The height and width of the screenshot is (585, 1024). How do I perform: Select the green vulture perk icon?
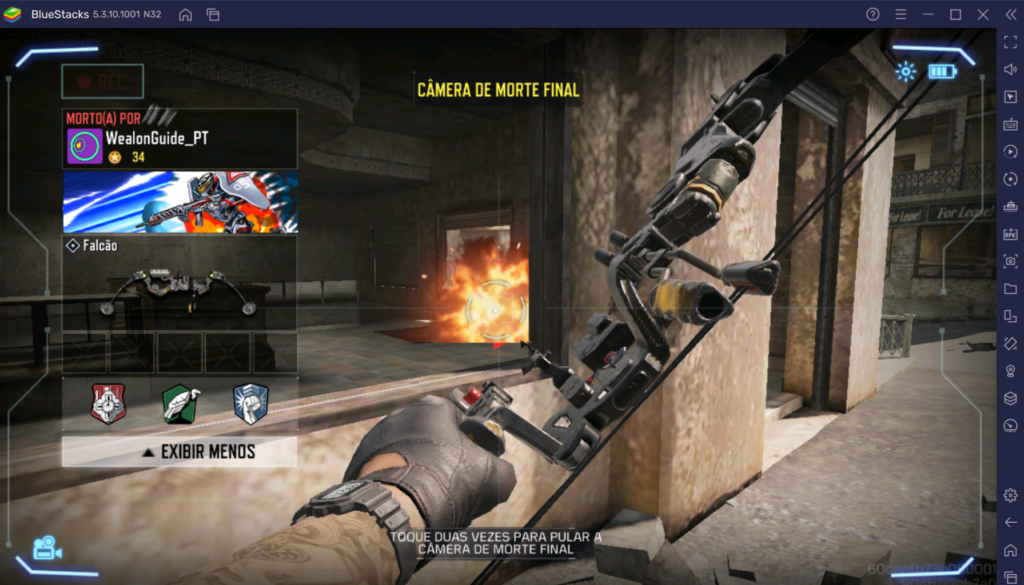tap(180, 403)
